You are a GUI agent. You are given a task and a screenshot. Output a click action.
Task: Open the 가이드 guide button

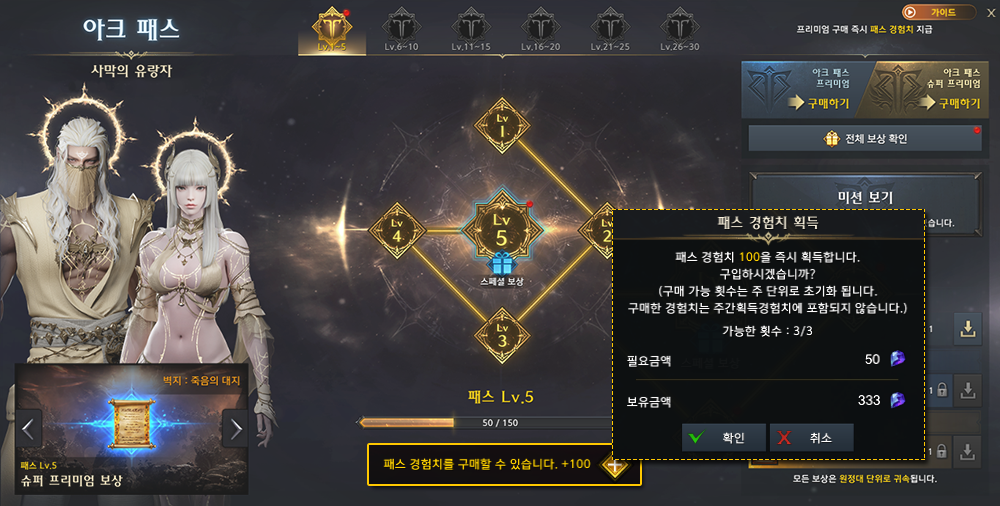coord(939,12)
